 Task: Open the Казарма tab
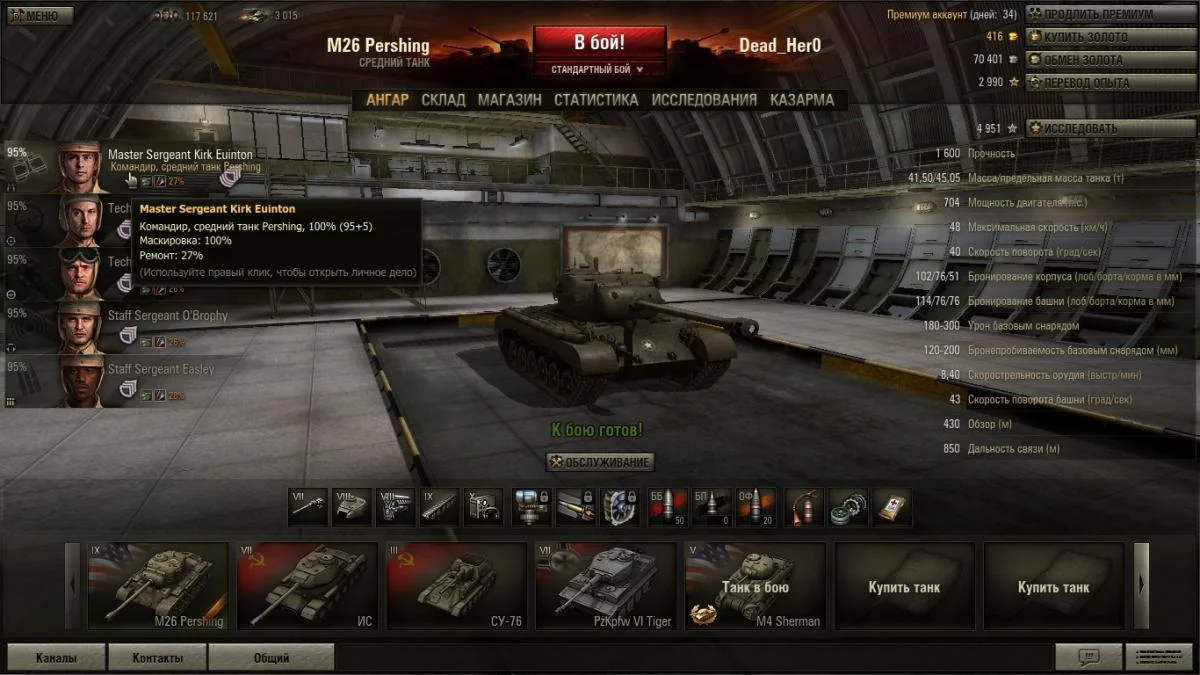[801, 100]
